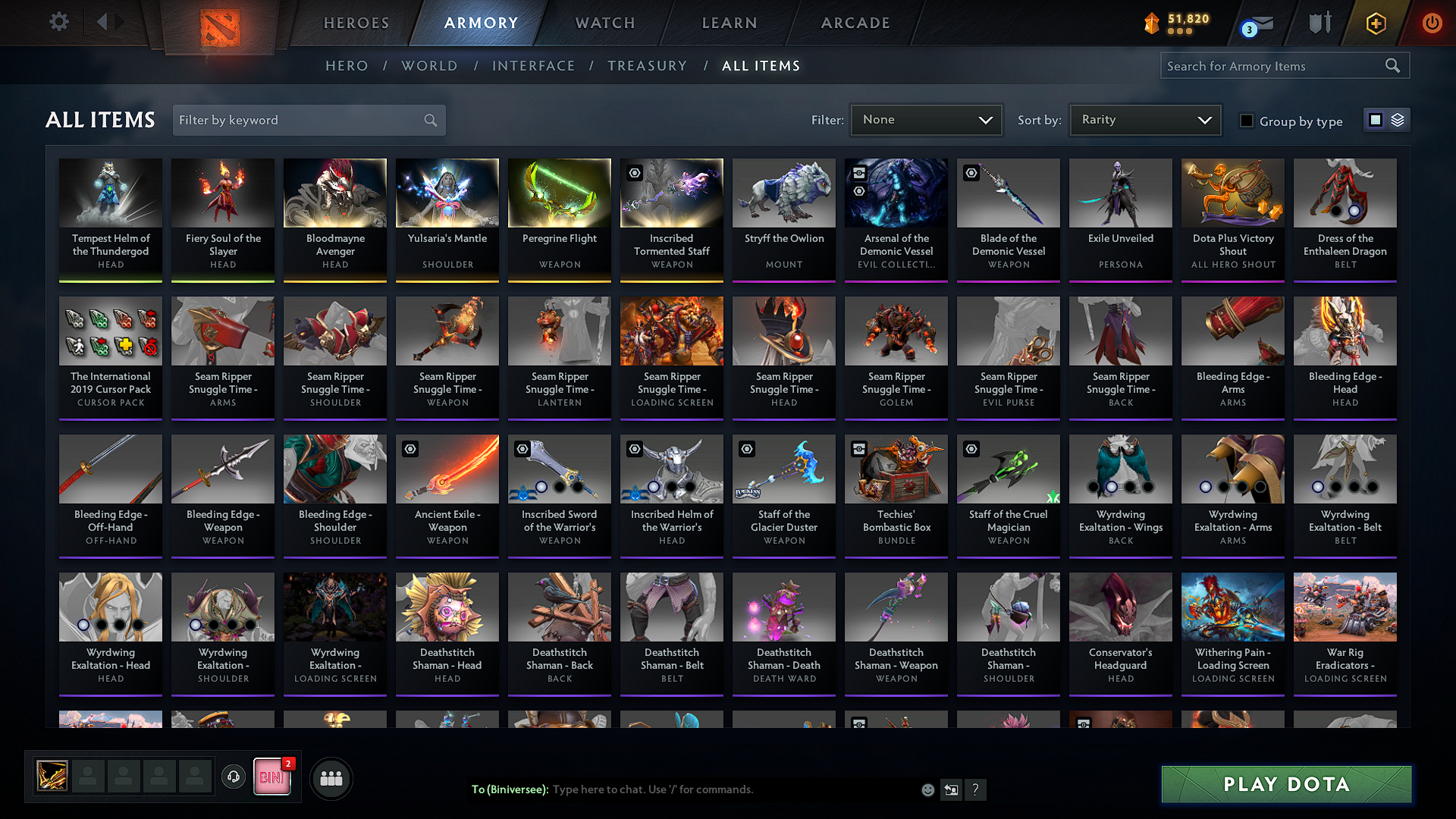Click the settings gear in top left
The image size is (1456, 819).
pyautogui.click(x=58, y=21)
